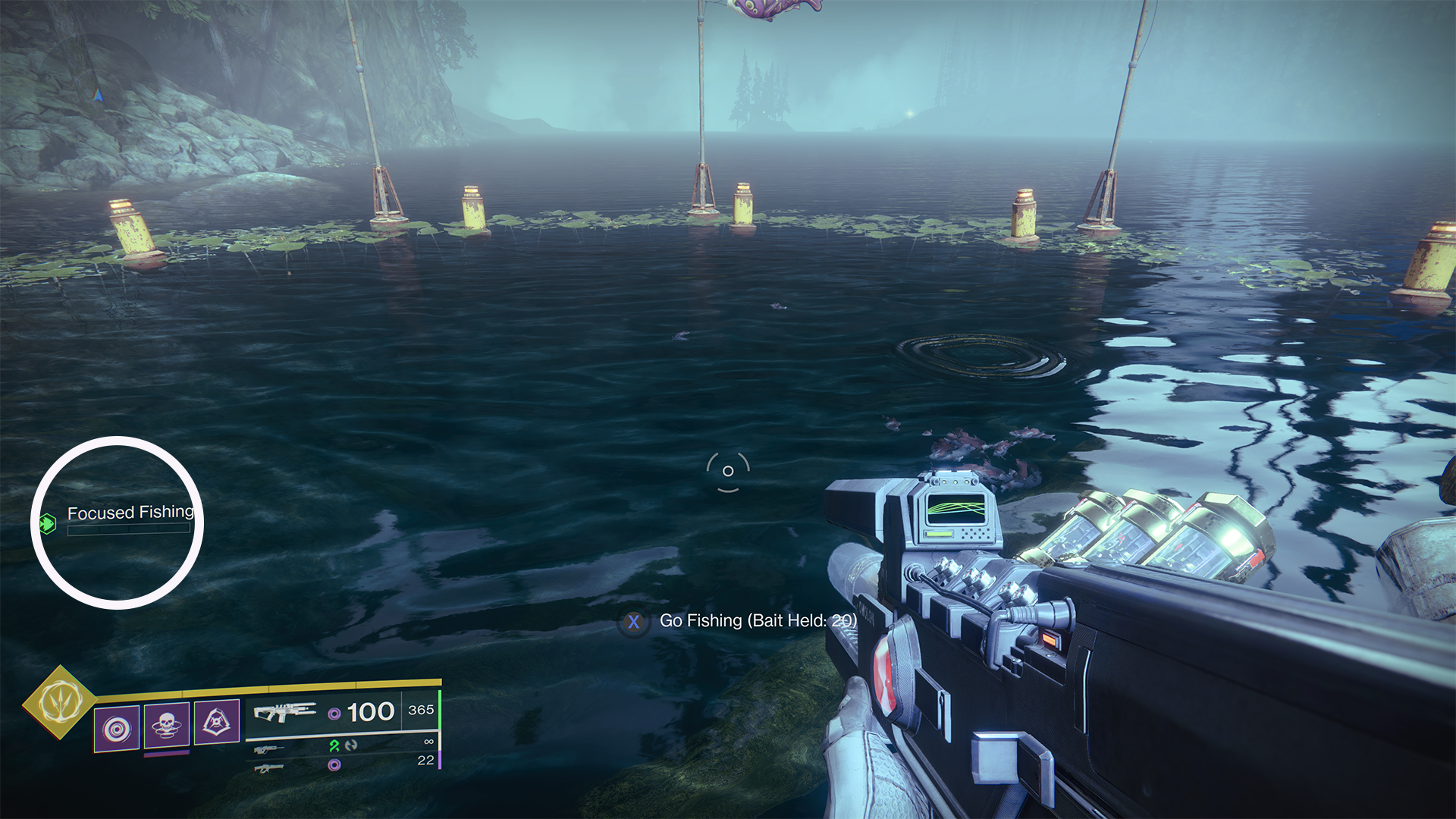Click the golden diamond Super ability icon
The width and height of the screenshot is (1456, 819).
click(60, 702)
